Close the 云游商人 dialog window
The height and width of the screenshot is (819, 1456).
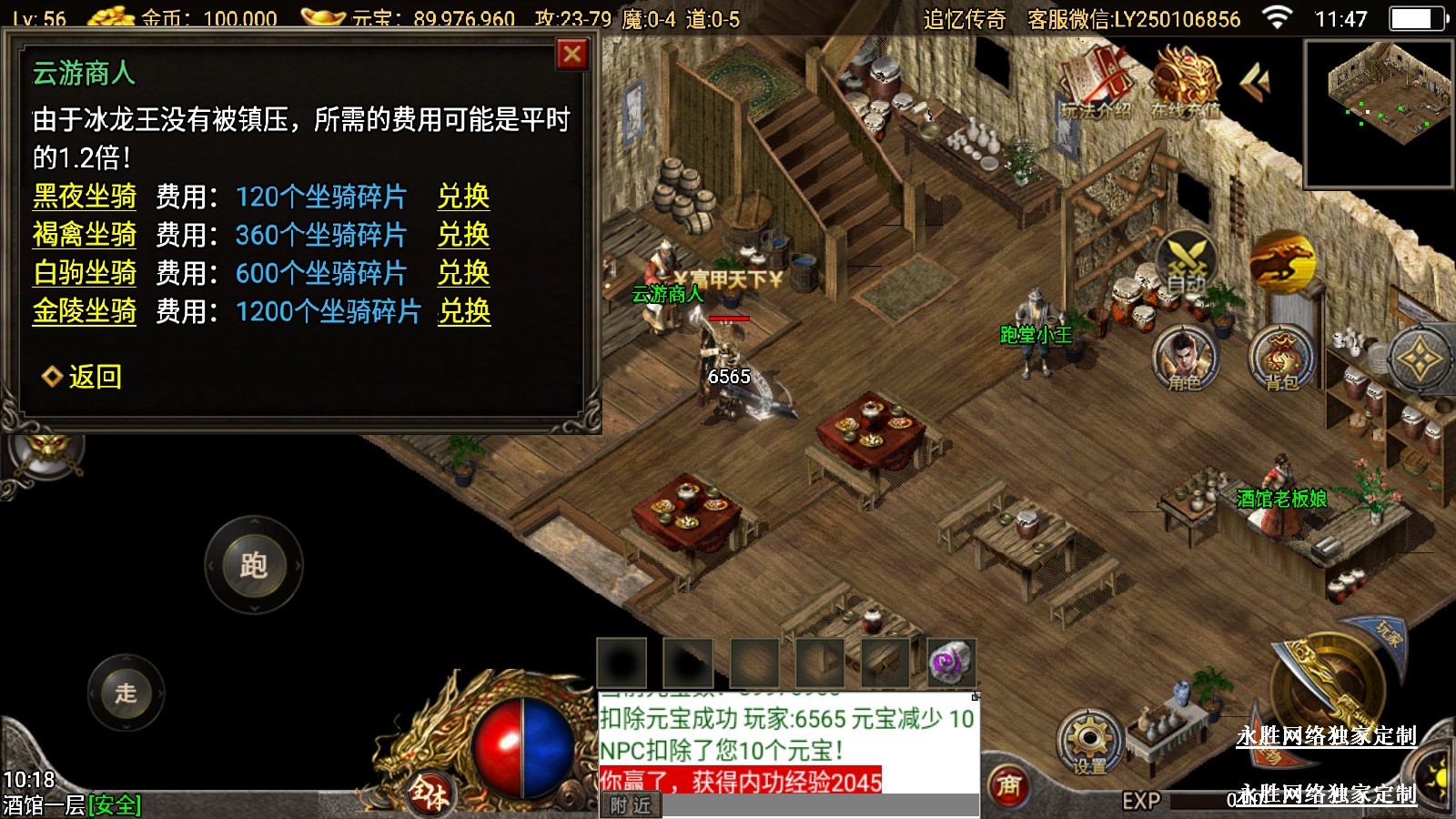[x=572, y=55]
